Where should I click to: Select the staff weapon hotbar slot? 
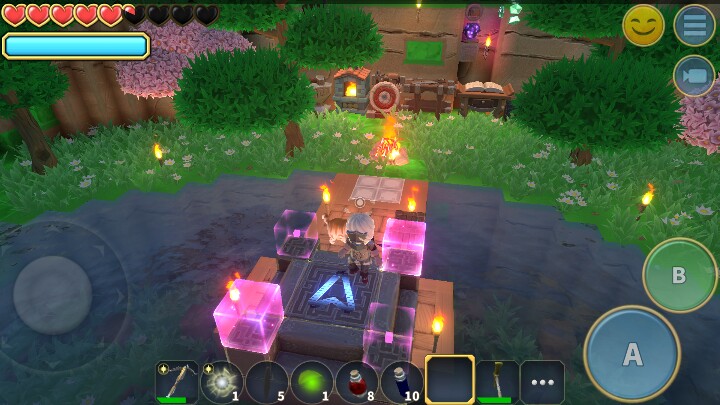pyautogui.click(x=496, y=382)
